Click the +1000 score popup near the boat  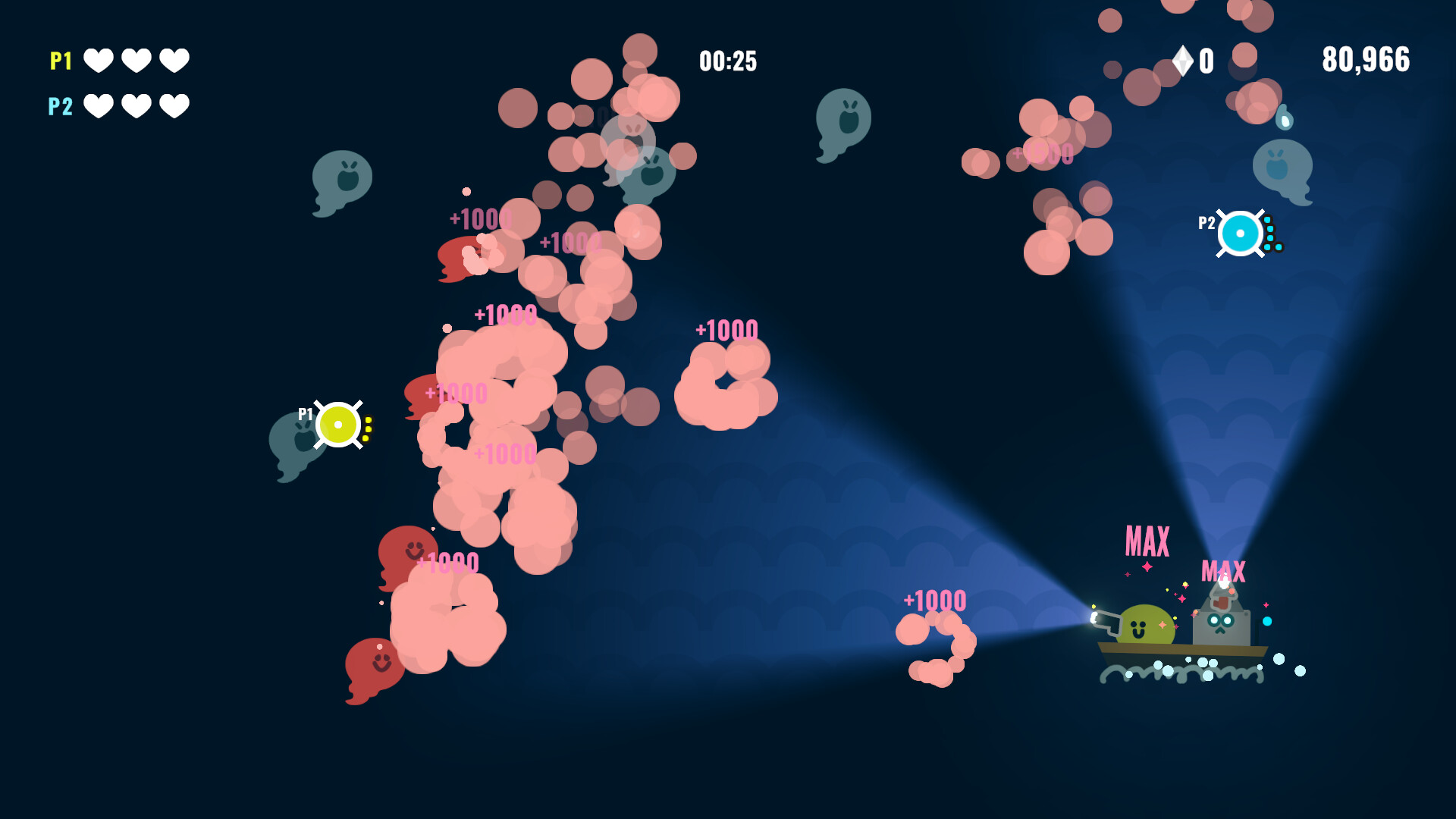click(934, 601)
